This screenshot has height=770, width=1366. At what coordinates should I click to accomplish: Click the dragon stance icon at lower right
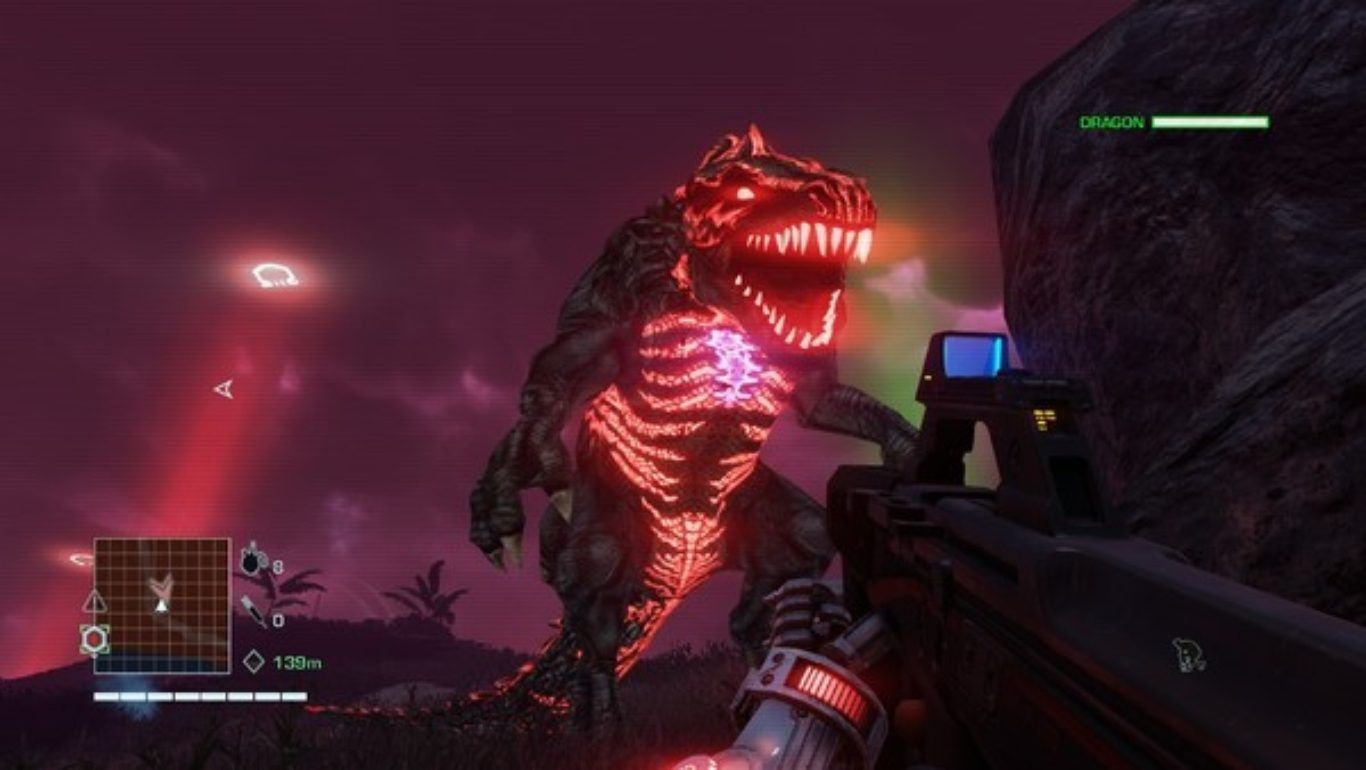click(1186, 655)
